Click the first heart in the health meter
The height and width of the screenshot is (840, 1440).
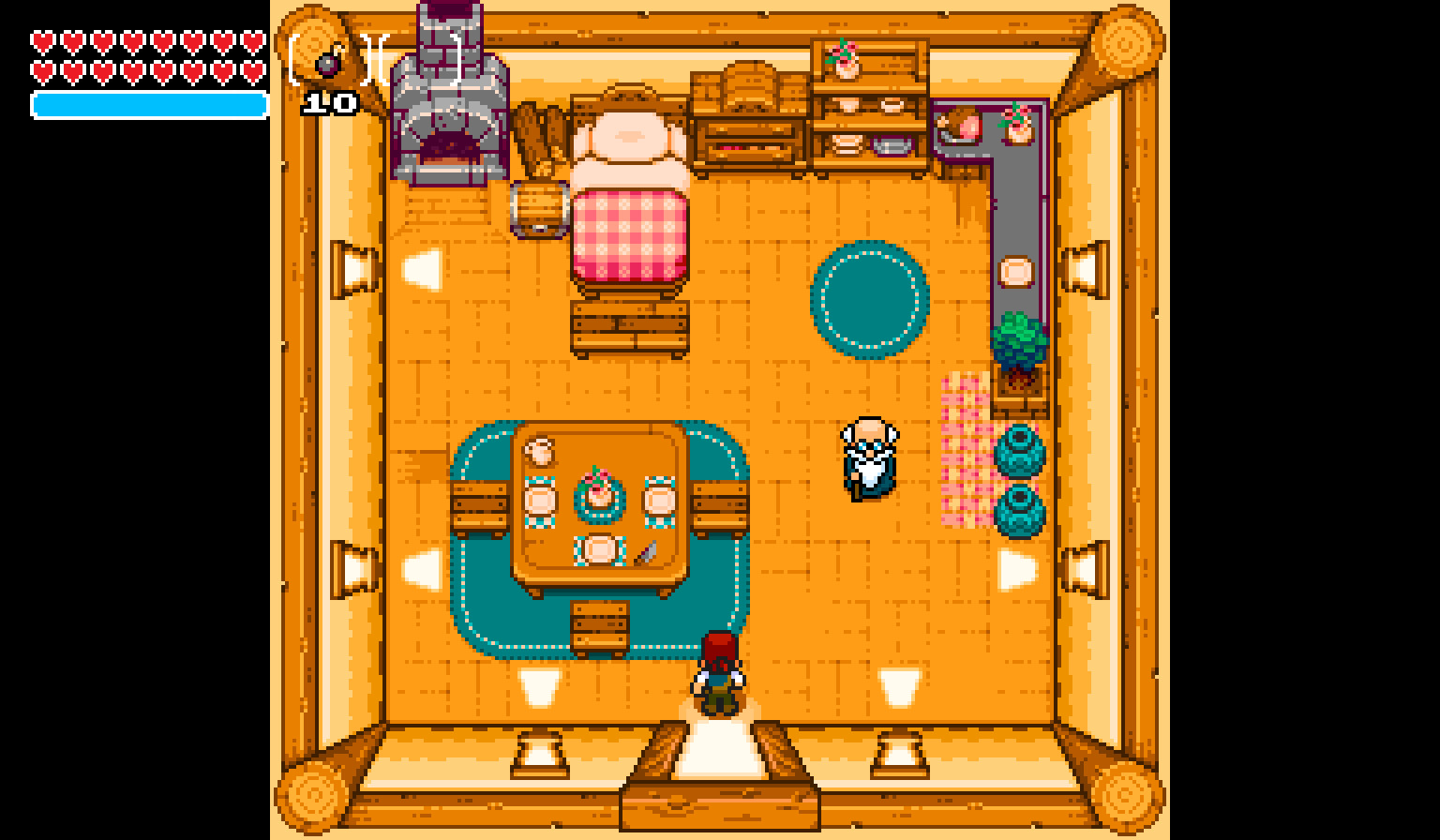click(42, 41)
